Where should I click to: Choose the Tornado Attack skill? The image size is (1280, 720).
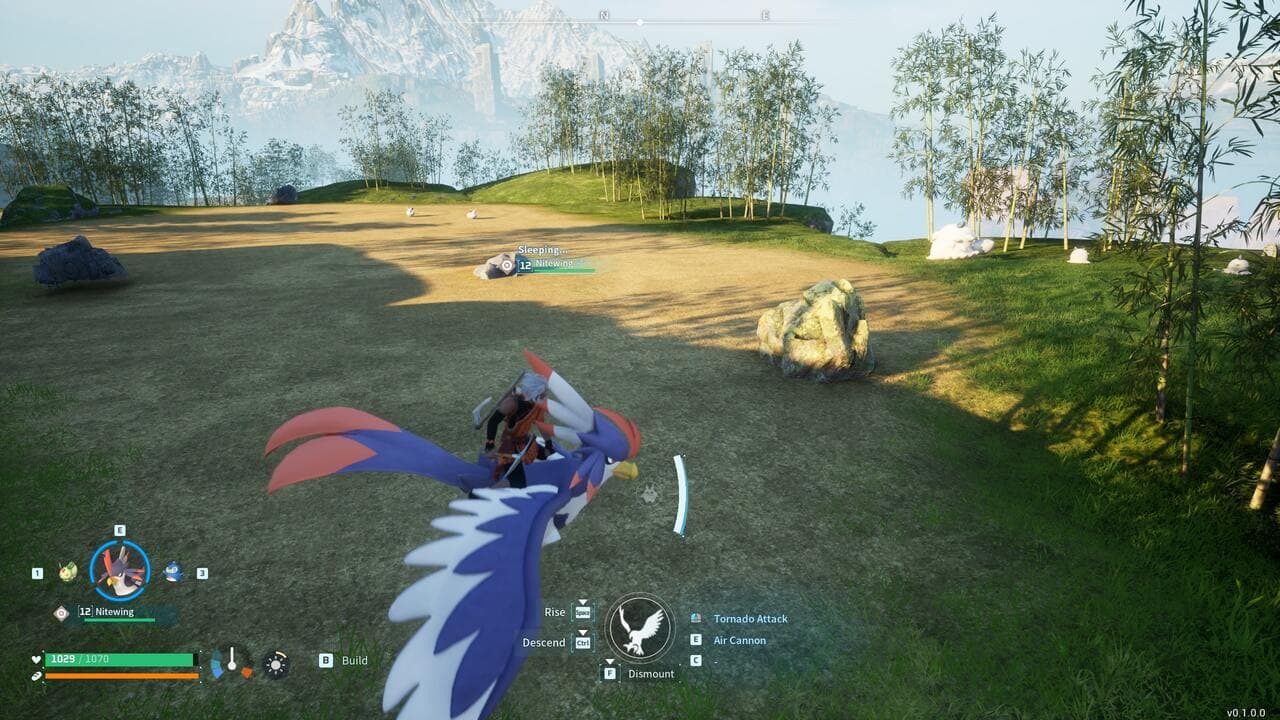[750, 619]
